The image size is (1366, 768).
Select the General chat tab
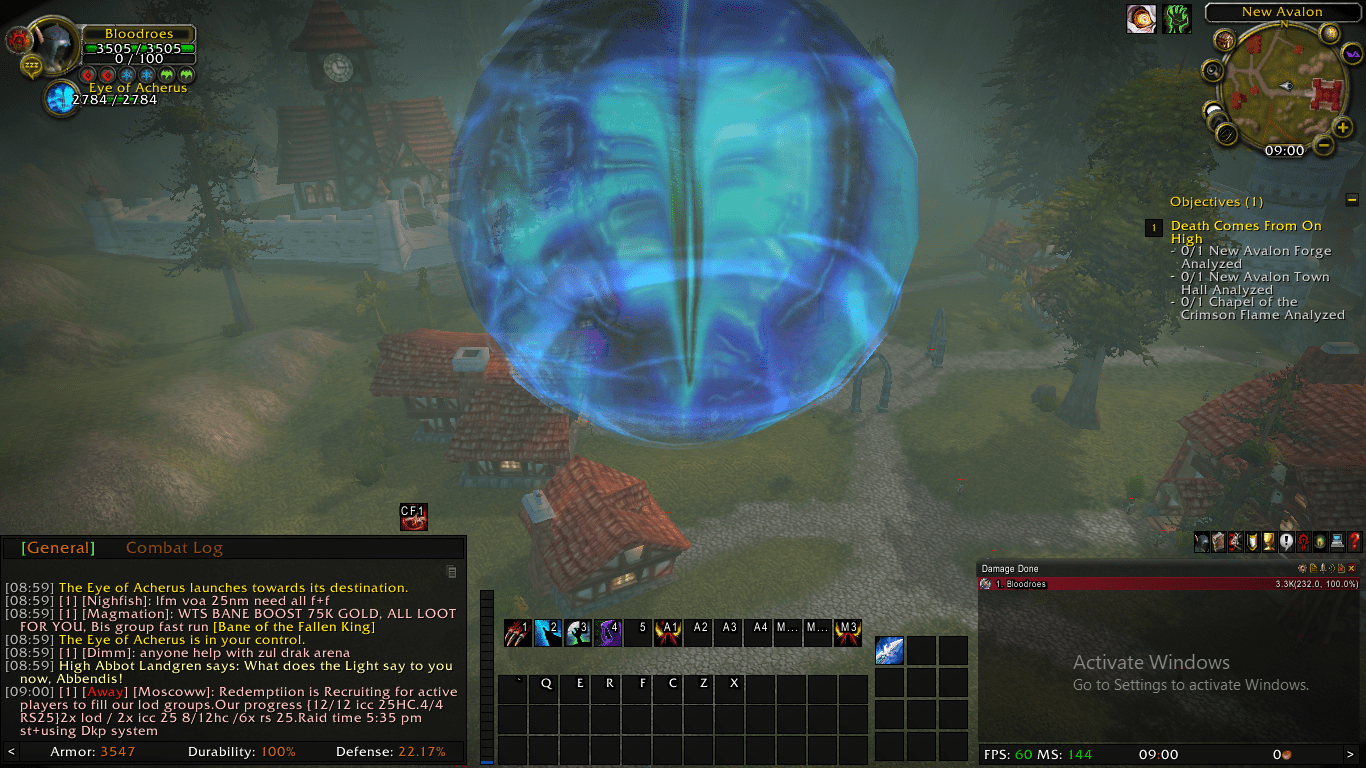60,548
